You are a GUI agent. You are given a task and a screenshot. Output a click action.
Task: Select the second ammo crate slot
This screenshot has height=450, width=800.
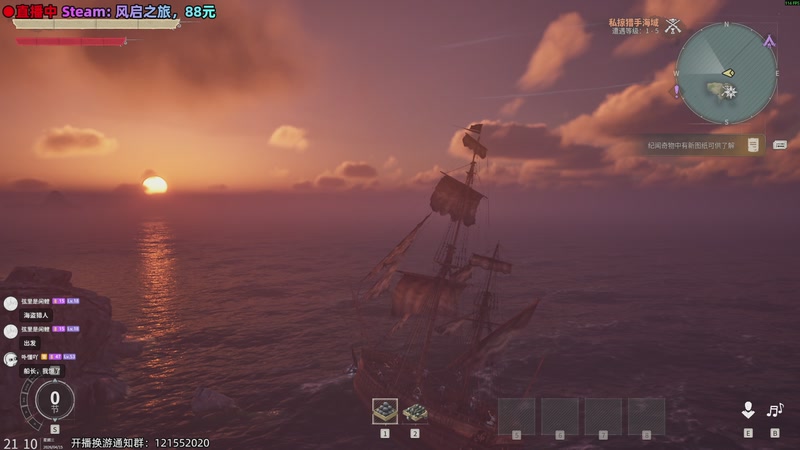[x=415, y=411]
